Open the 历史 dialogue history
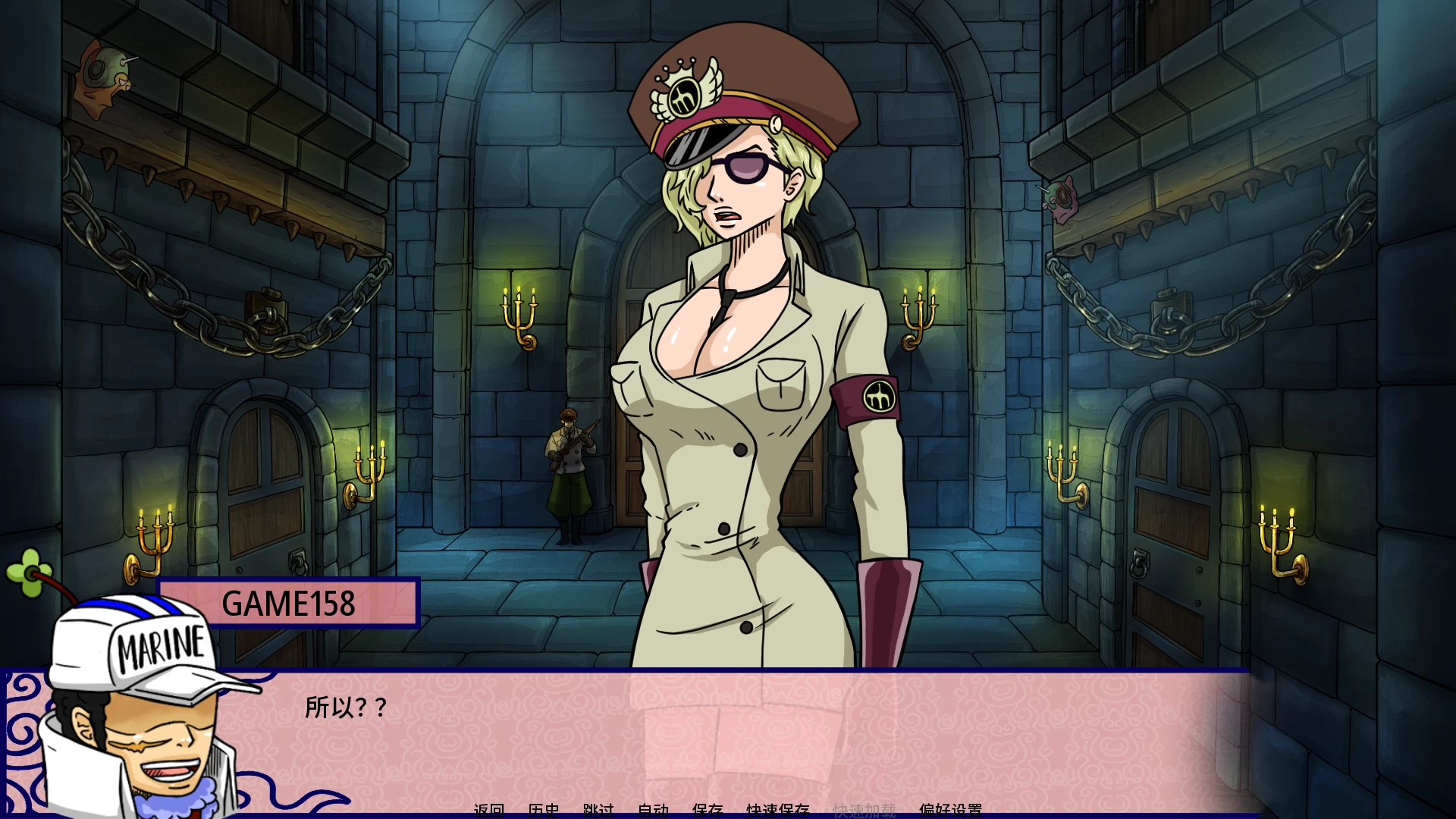This screenshot has width=1456, height=819. (x=544, y=811)
